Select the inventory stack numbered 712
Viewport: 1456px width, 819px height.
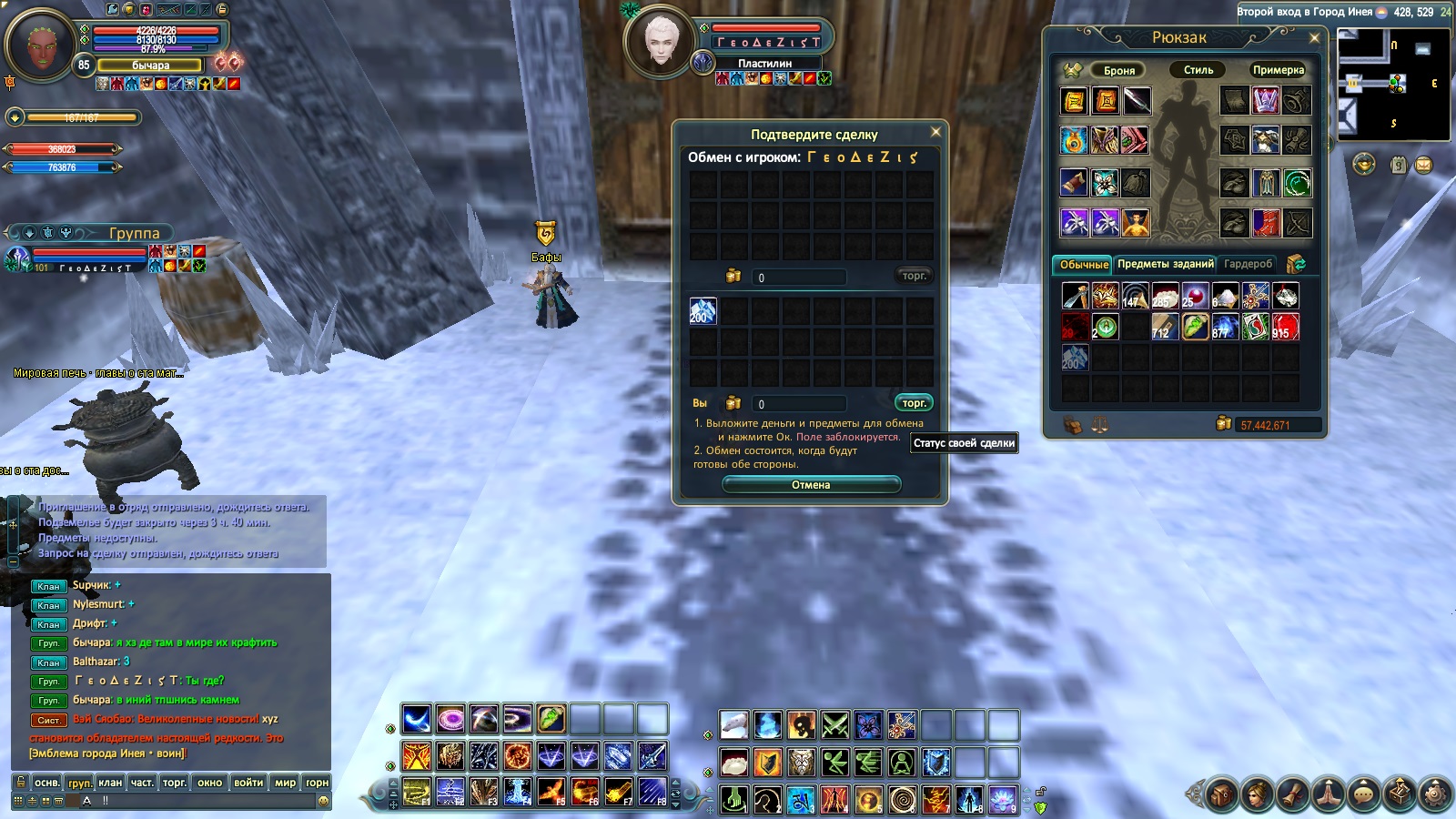(x=1165, y=327)
